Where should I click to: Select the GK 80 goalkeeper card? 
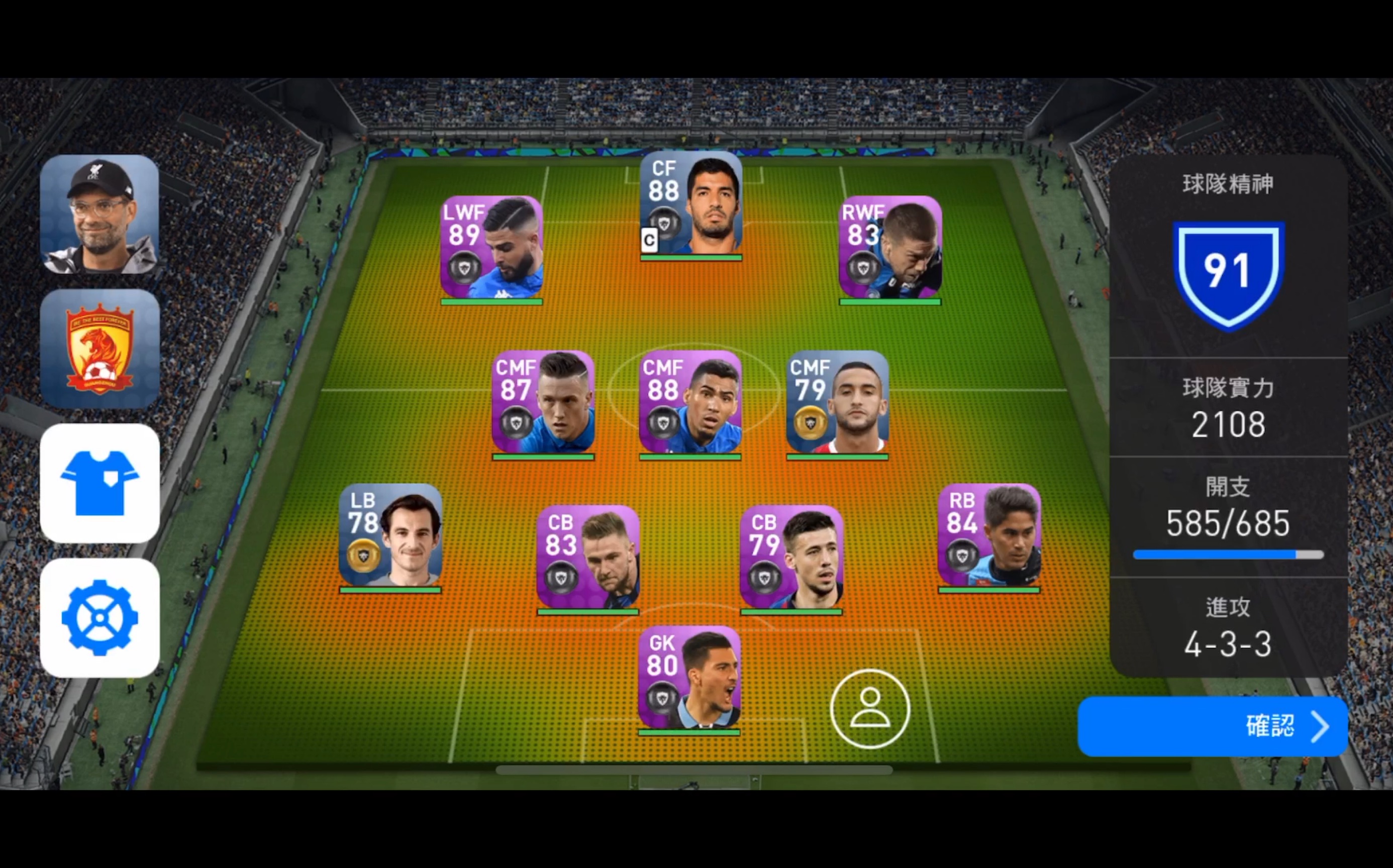click(689, 679)
